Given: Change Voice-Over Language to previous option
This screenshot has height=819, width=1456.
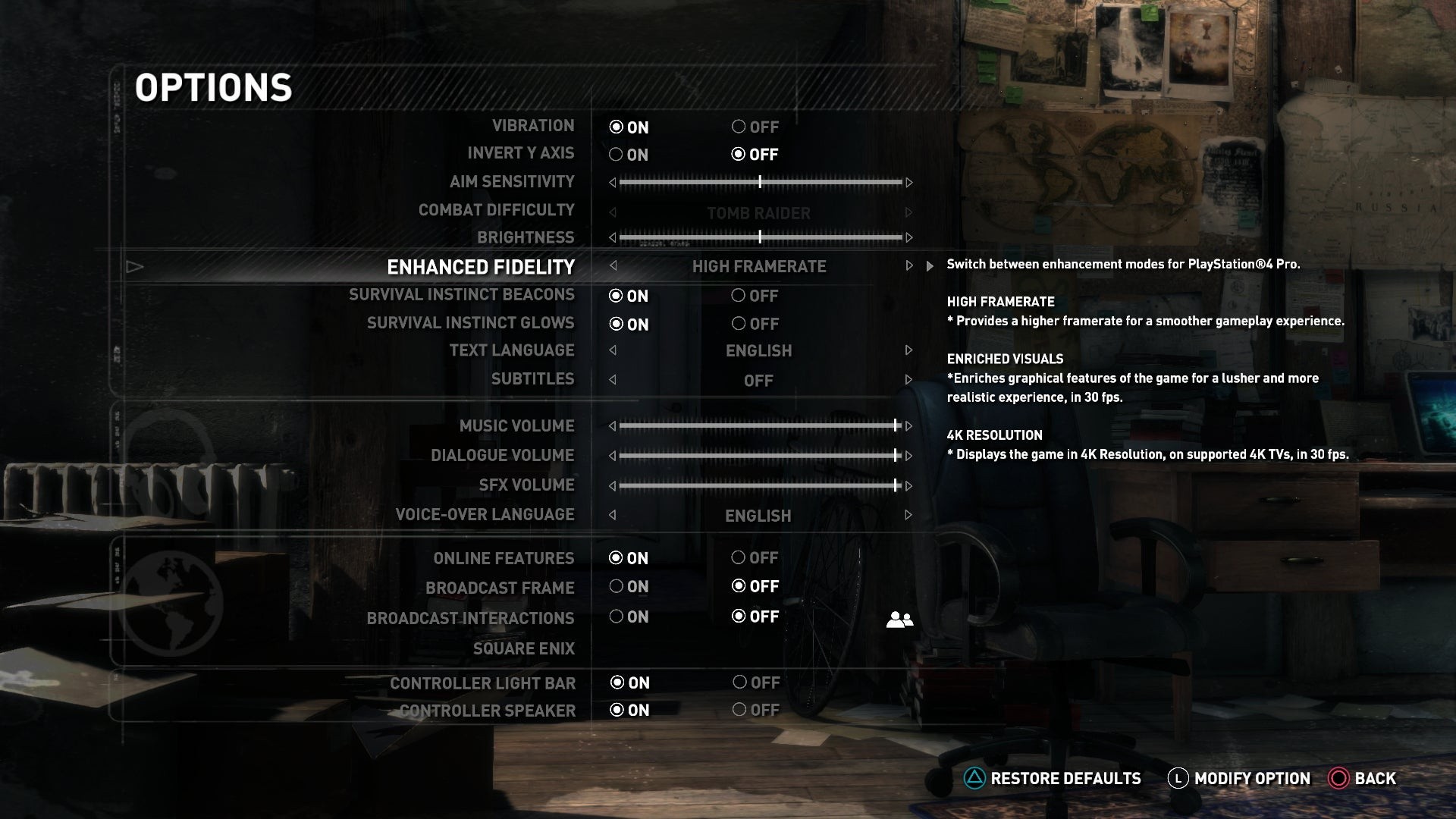Looking at the screenshot, I should coord(613,516).
